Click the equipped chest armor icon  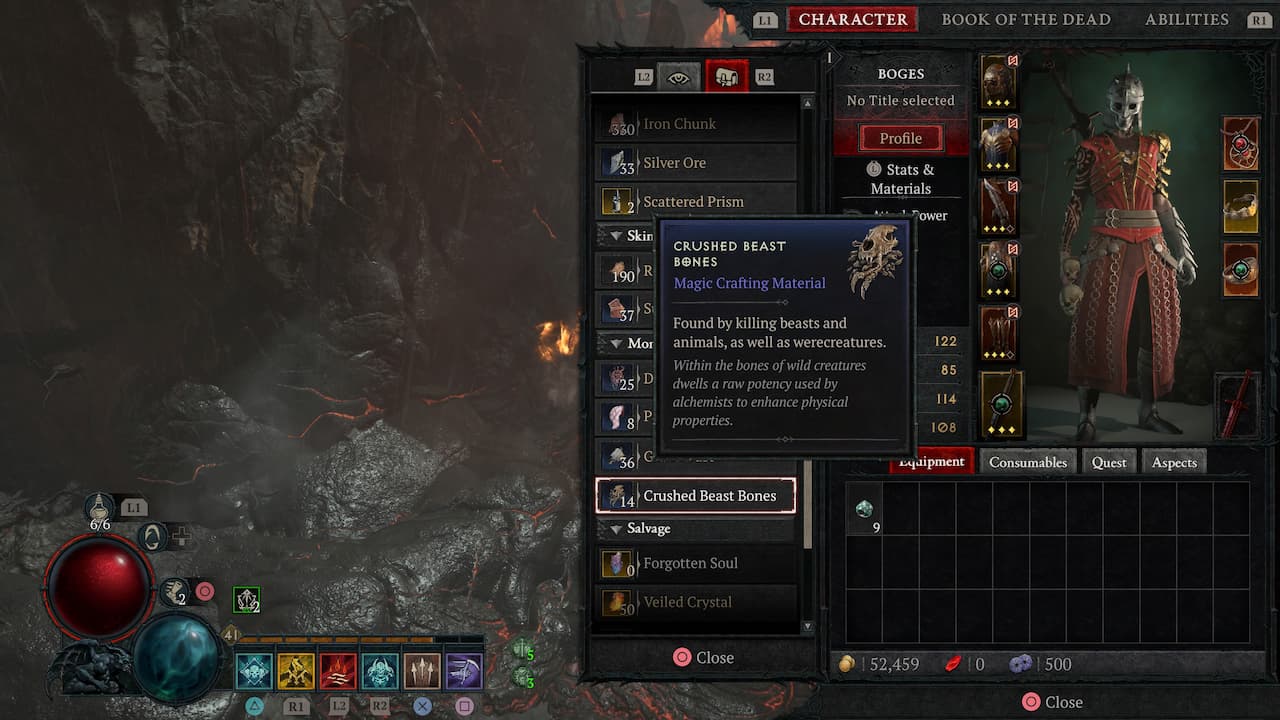click(997, 140)
